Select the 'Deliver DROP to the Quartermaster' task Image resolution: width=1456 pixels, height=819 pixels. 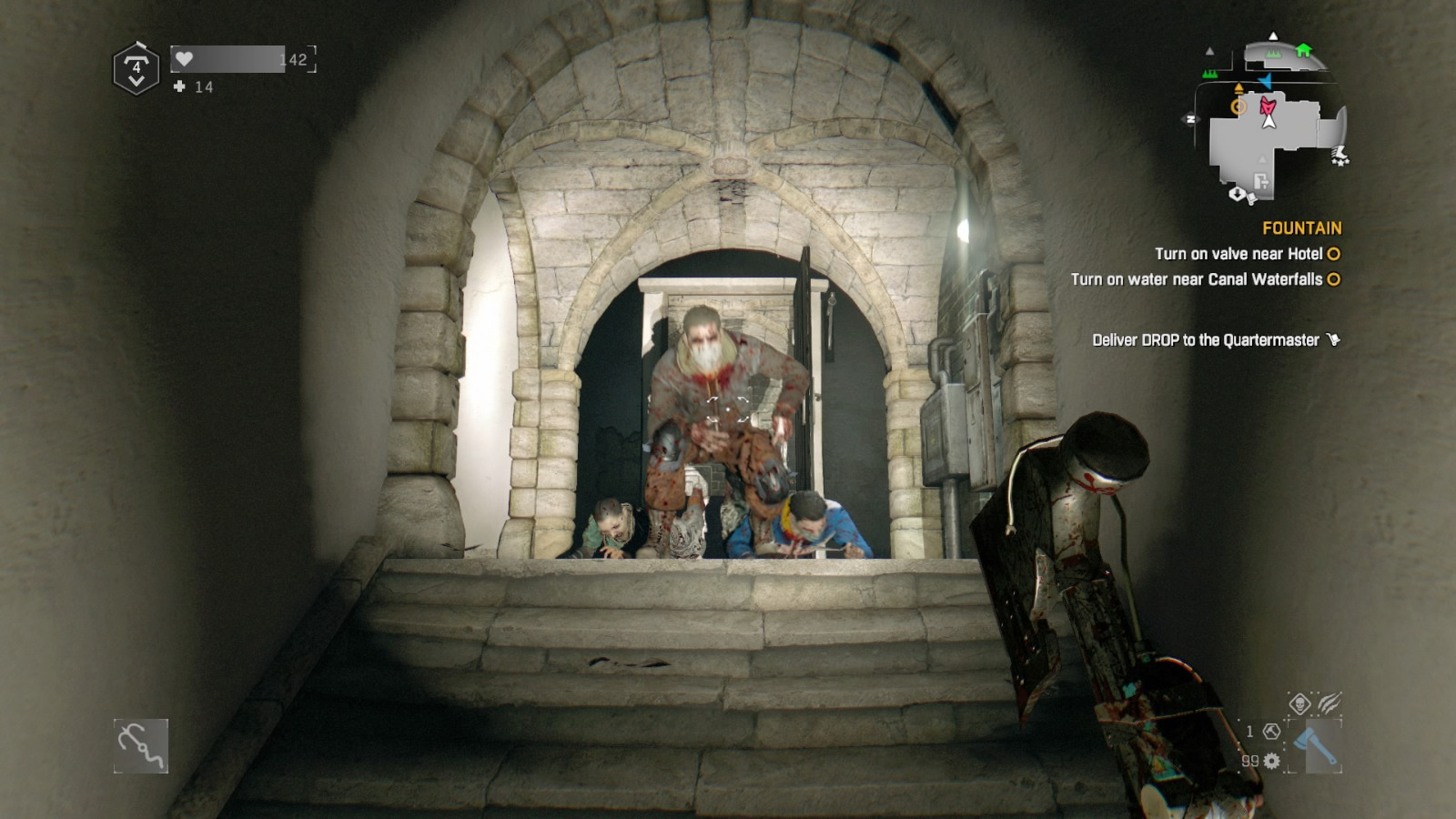click(x=1206, y=340)
